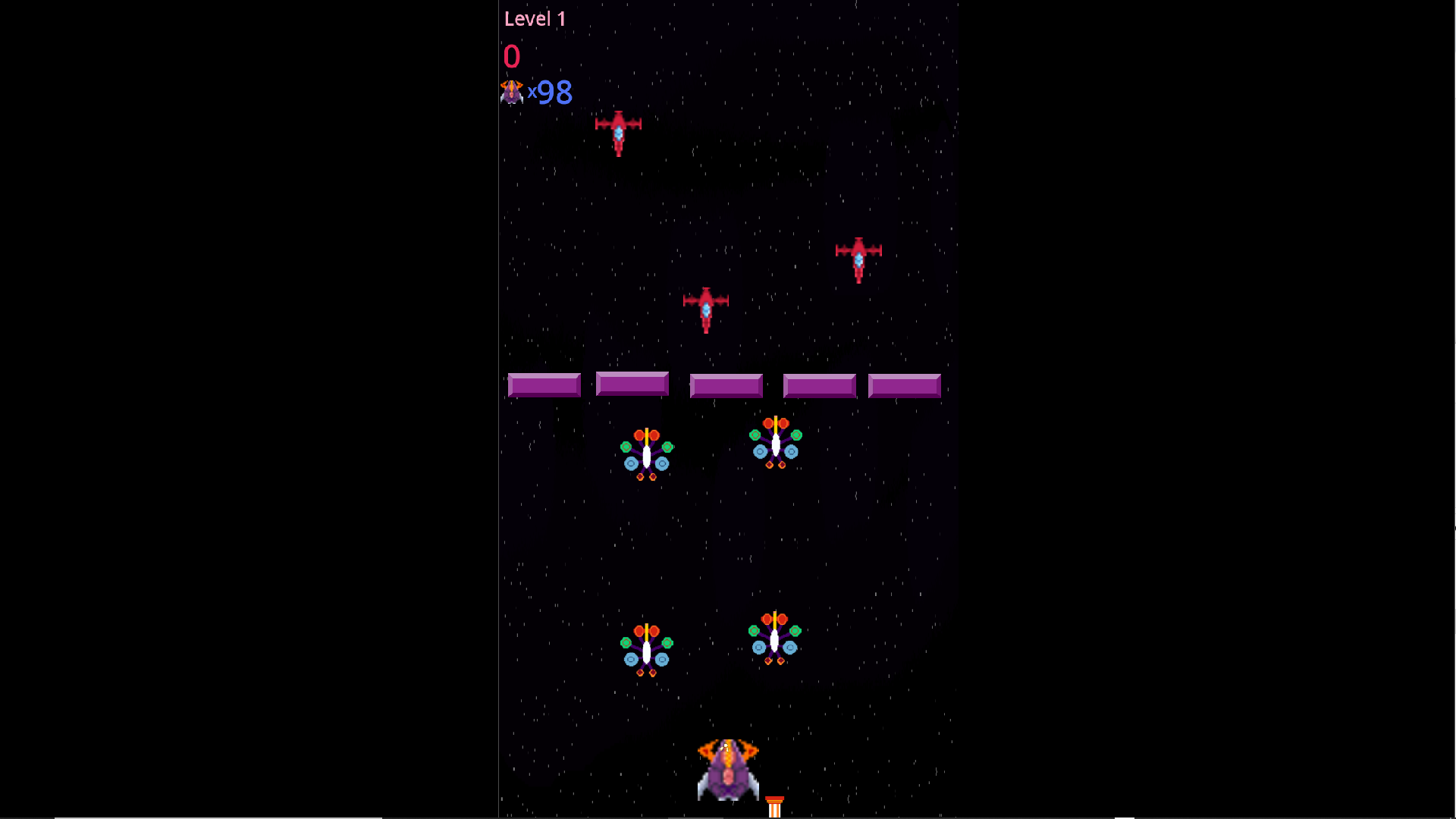Click the leftmost purple brick
1456x819 pixels.
(x=543, y=385)
